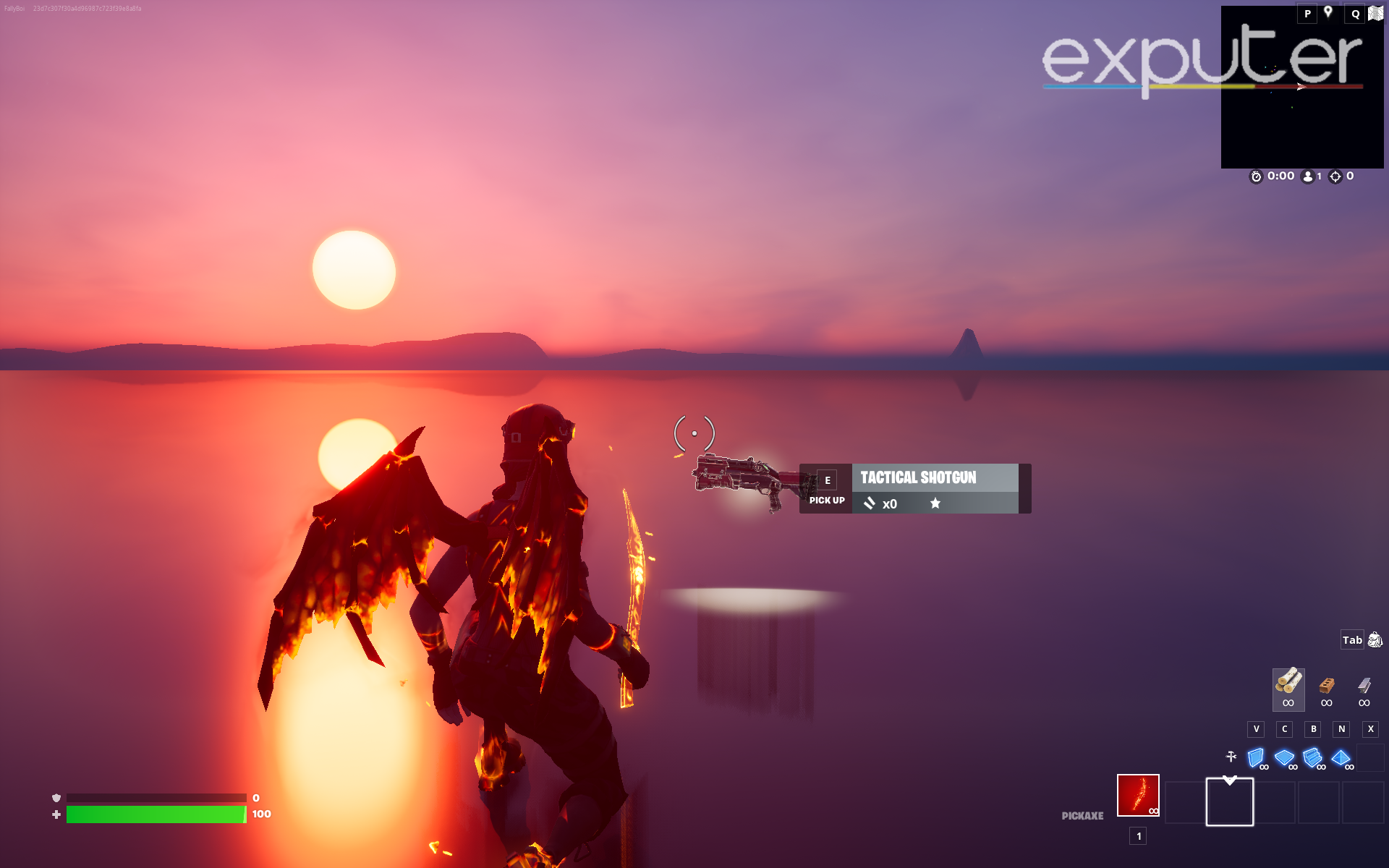The image size is (1389, 868).
Task: Click the trap slot crosshair symbol
Action: (1229, 757)
